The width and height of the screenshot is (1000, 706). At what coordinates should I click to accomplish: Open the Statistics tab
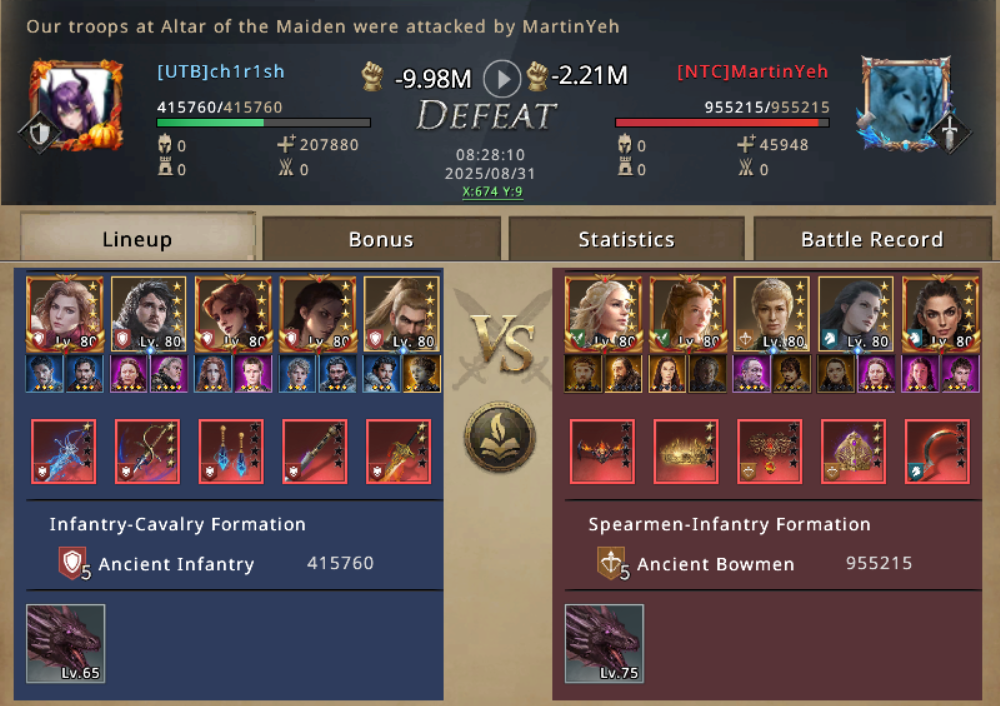(626, 239)
